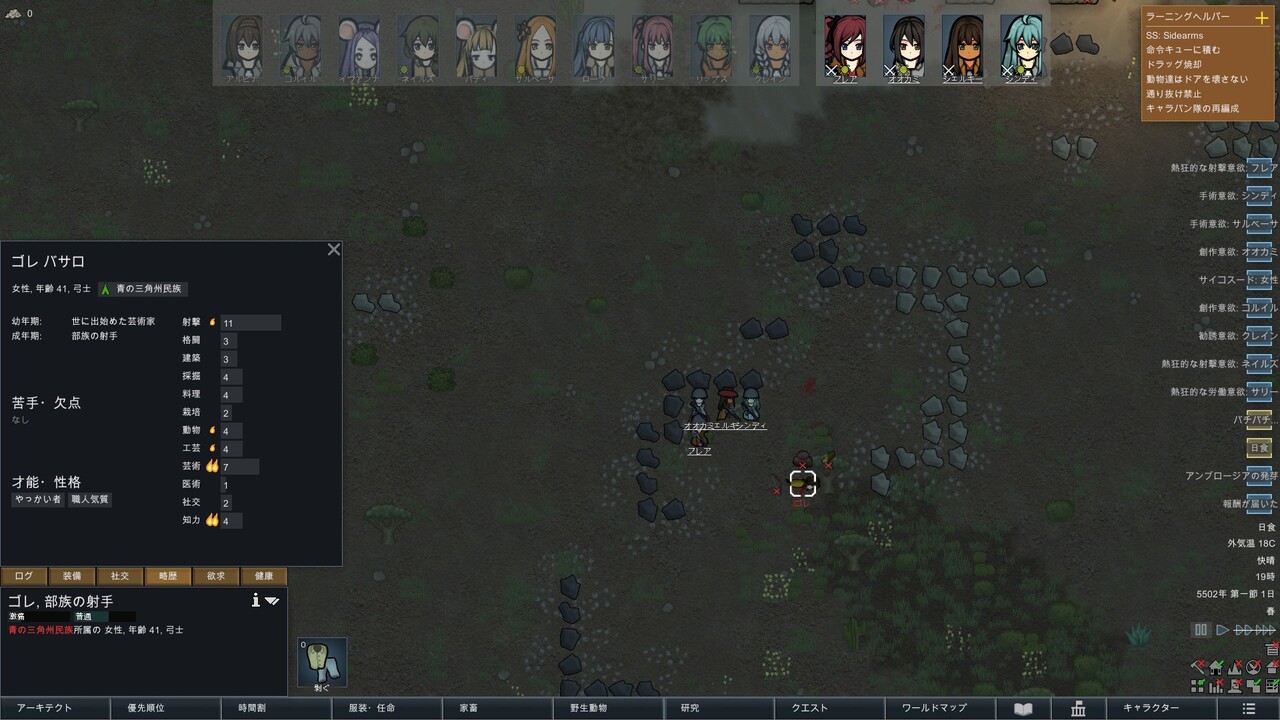Open the history graph icon on bottom bar

1216,686
